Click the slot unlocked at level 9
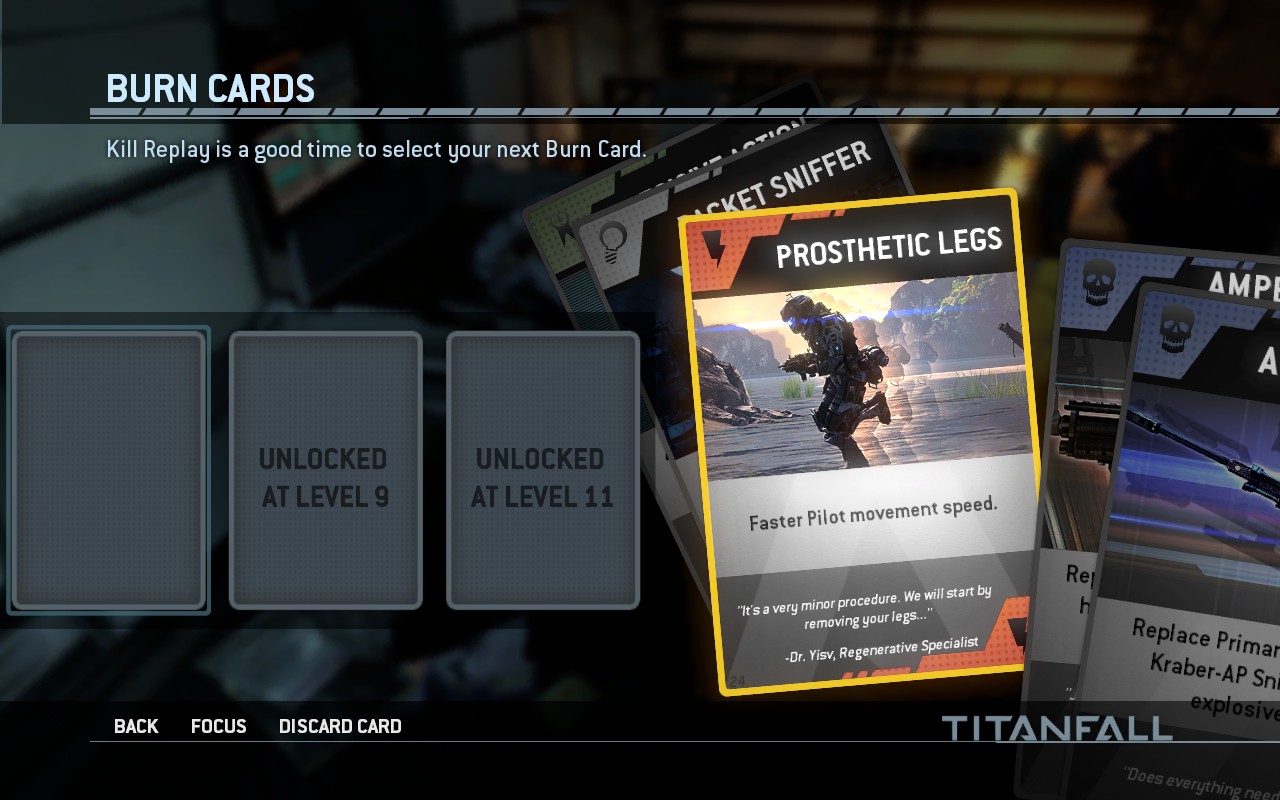The image size is (1280, 800). 325,470
